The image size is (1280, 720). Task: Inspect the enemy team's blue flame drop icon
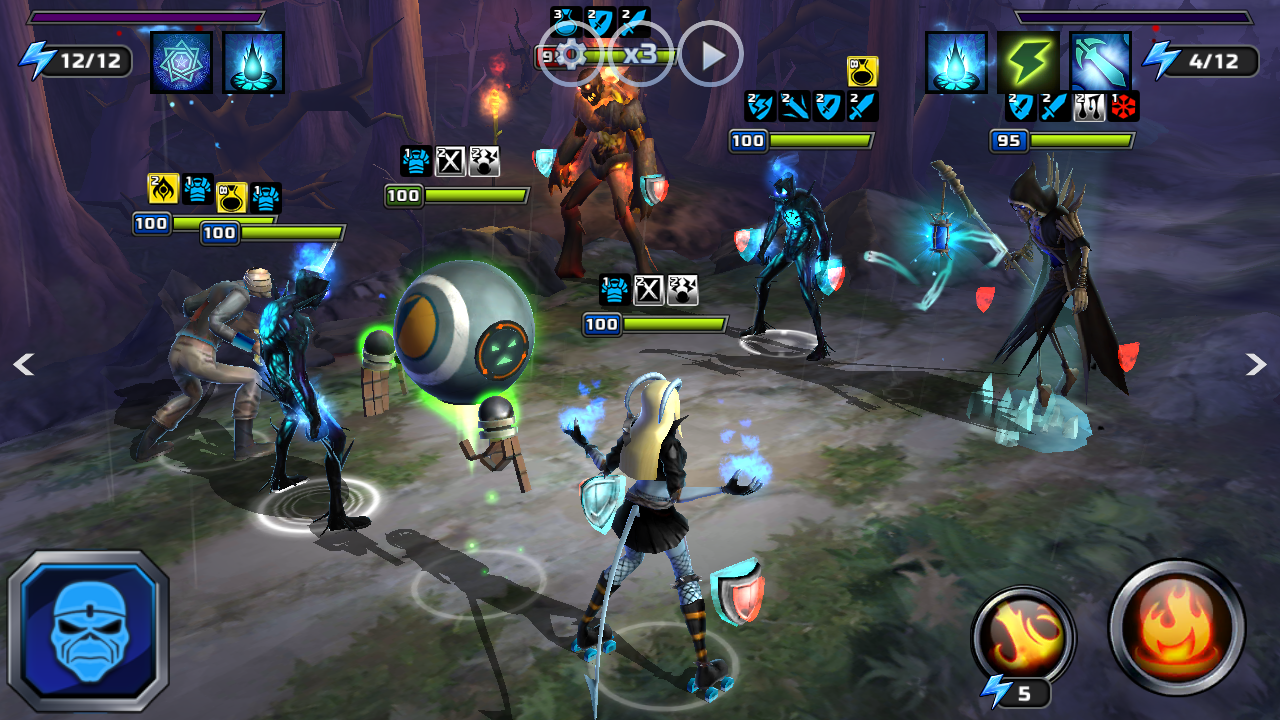tap(956, 62)
